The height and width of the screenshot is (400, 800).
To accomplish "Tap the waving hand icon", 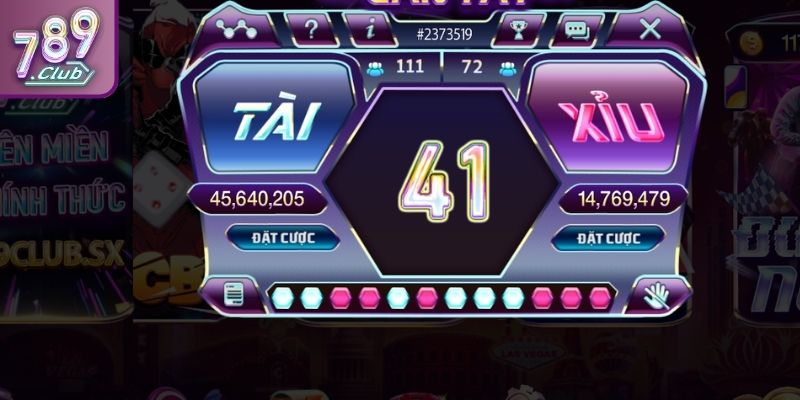I will pyautogui.click(x=656, y=295).
